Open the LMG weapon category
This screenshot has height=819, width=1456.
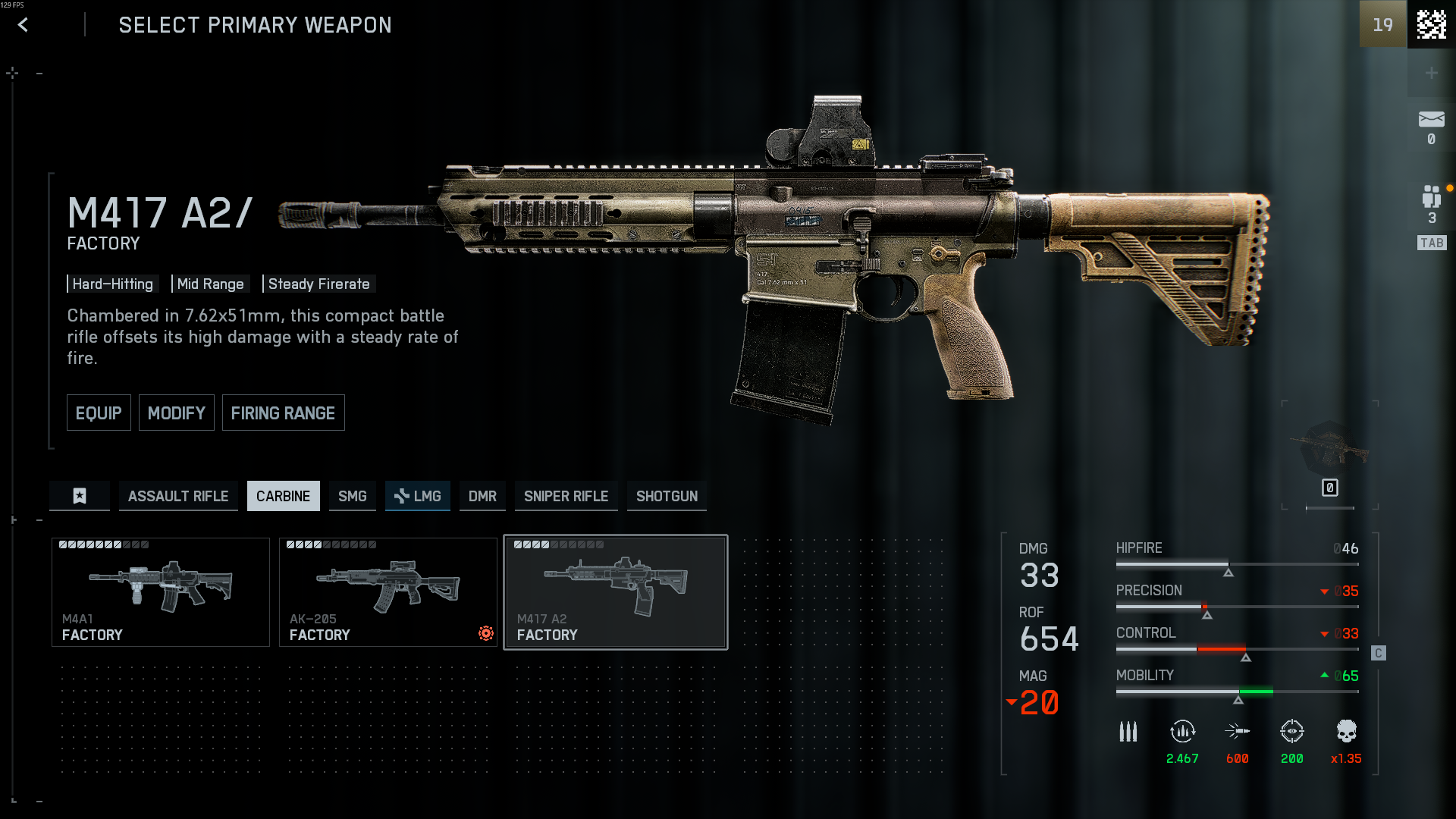tap(418, 496)
